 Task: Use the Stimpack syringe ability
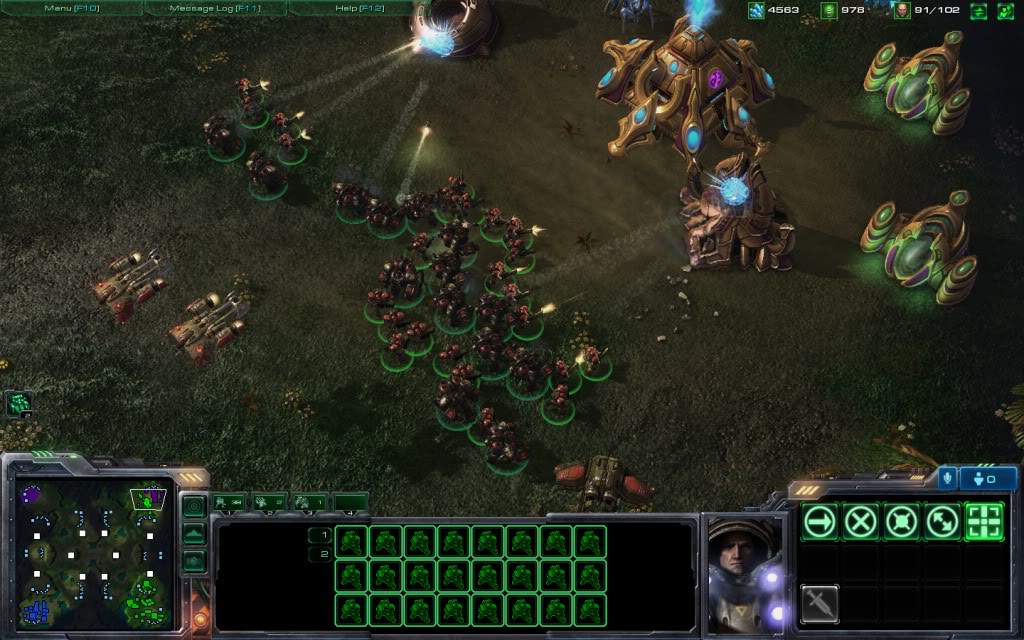(820, 603)
